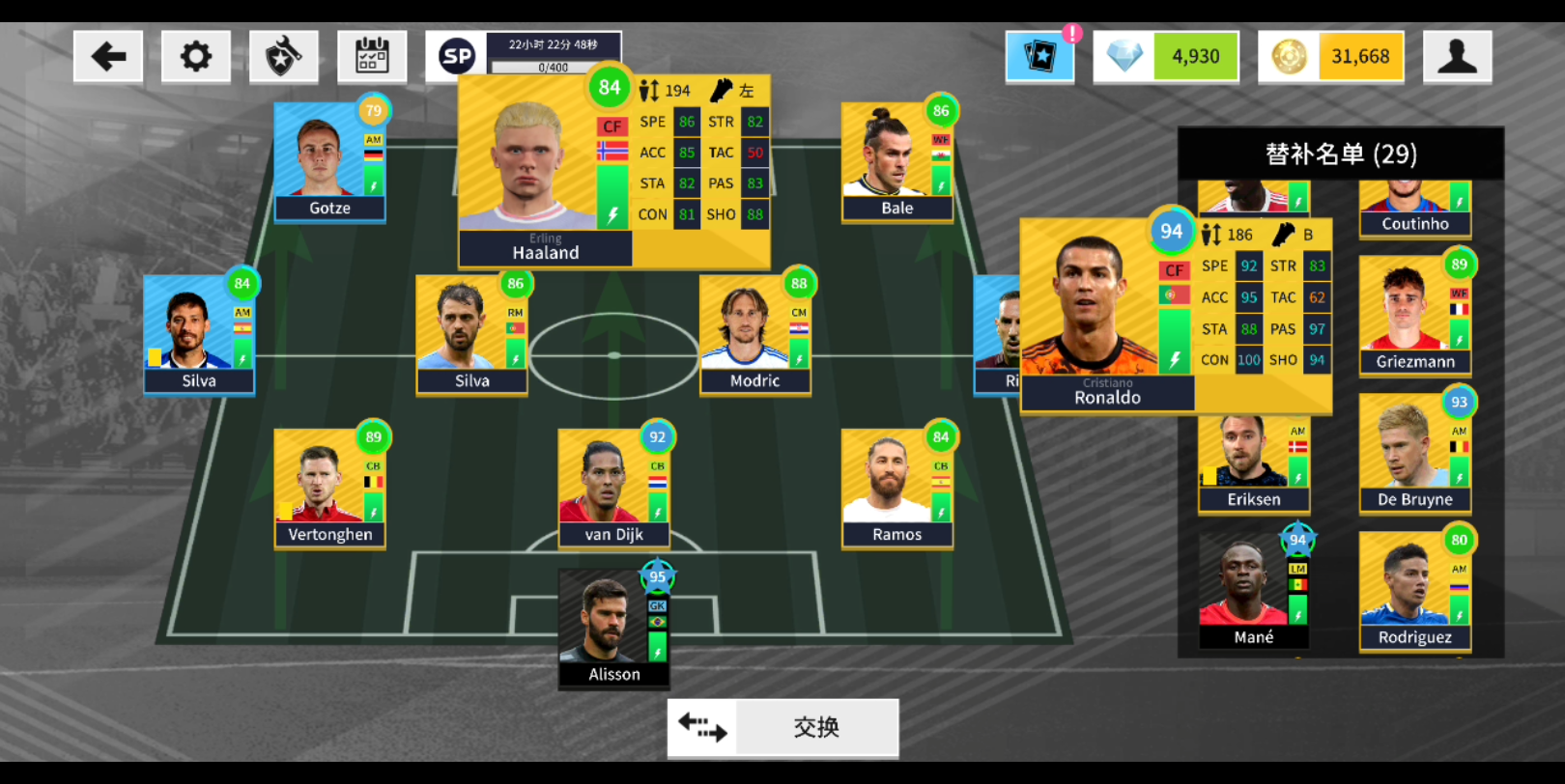Screen dimensions: 1565x784
Task: Go back with the arrow button
Action: [108, 57]
